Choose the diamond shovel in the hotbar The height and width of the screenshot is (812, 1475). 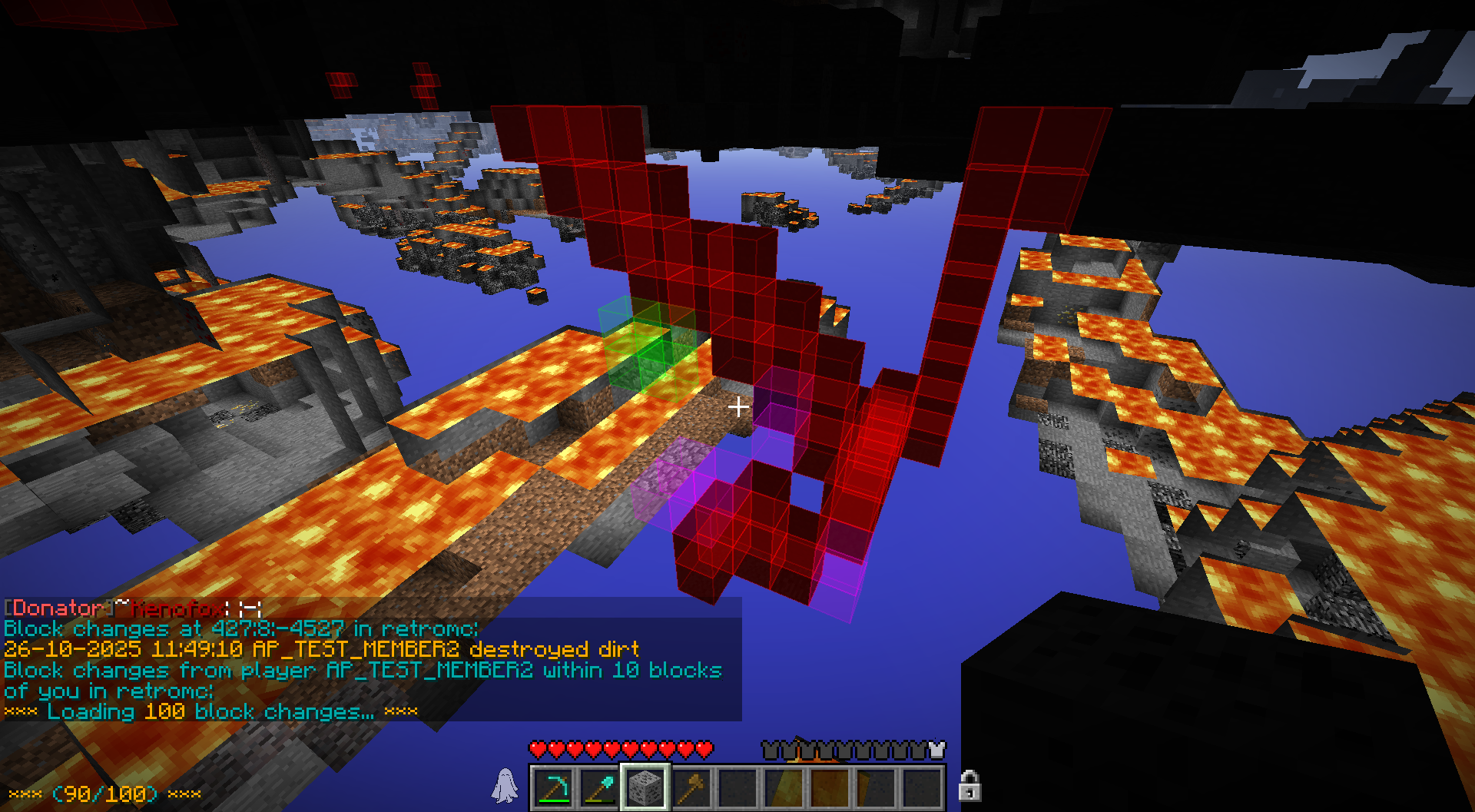tap(599, 787)
